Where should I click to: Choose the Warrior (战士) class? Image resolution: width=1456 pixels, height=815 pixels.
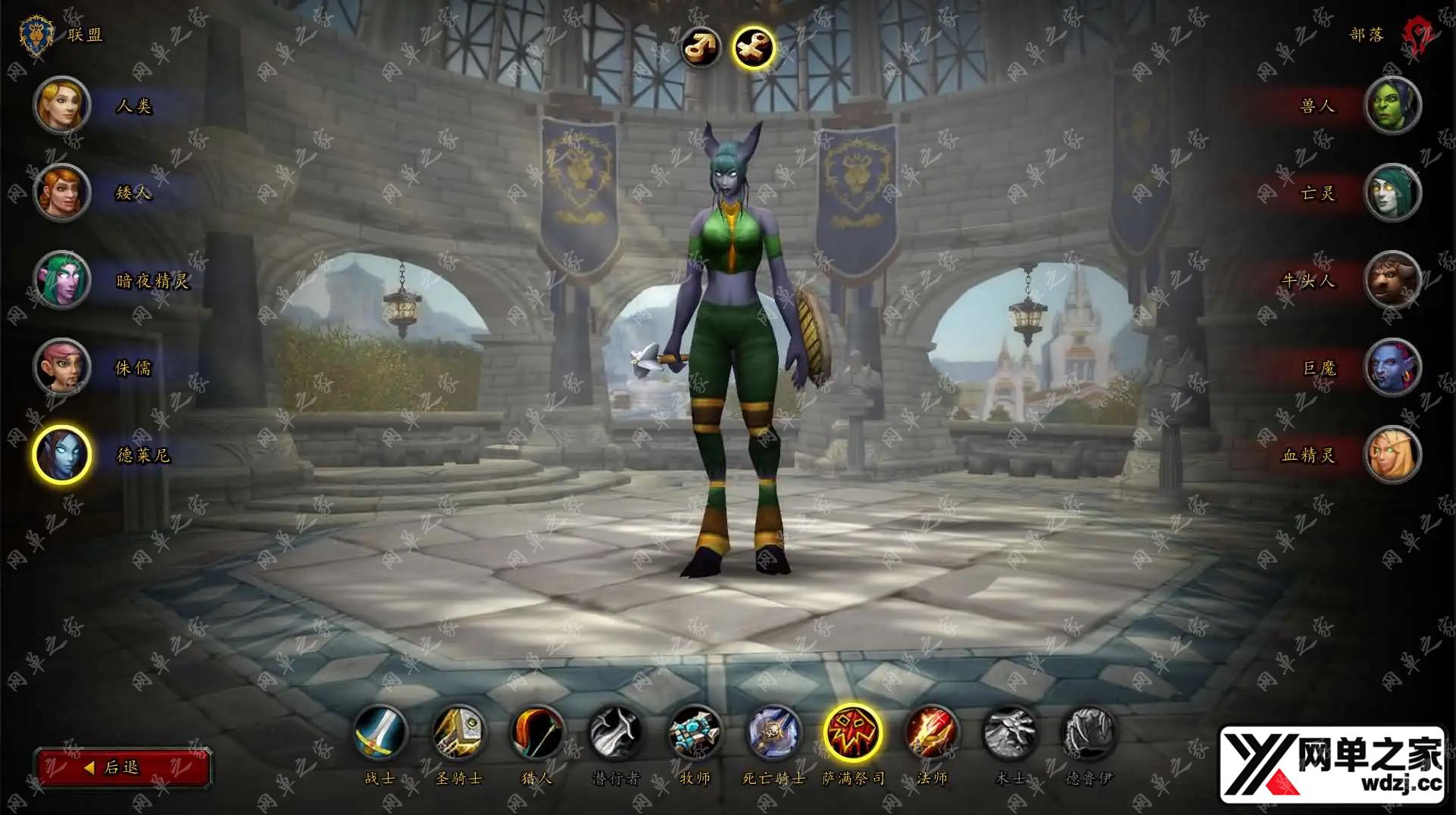(x=381, y=732)
